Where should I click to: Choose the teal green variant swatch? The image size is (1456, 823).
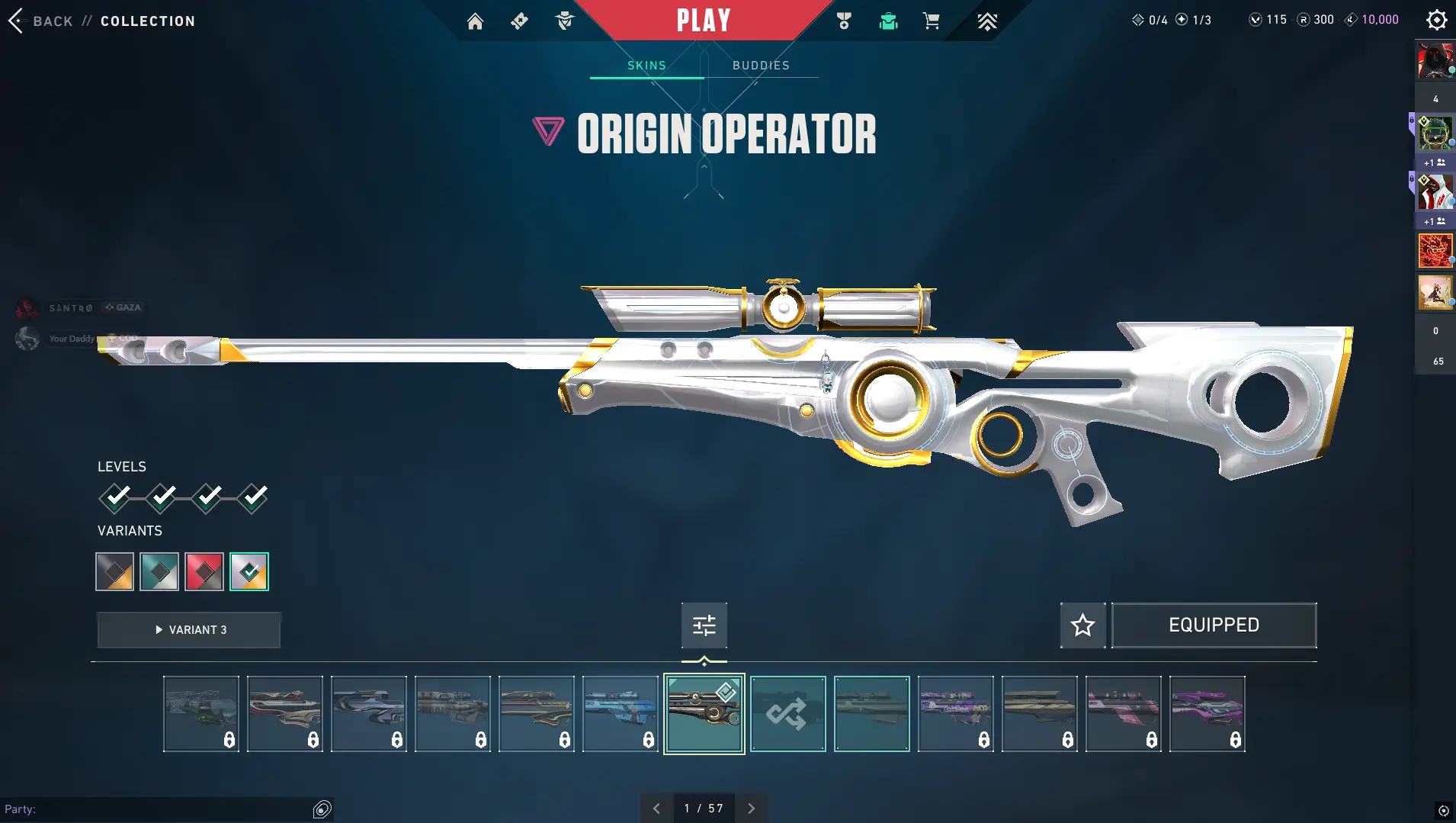159,571
